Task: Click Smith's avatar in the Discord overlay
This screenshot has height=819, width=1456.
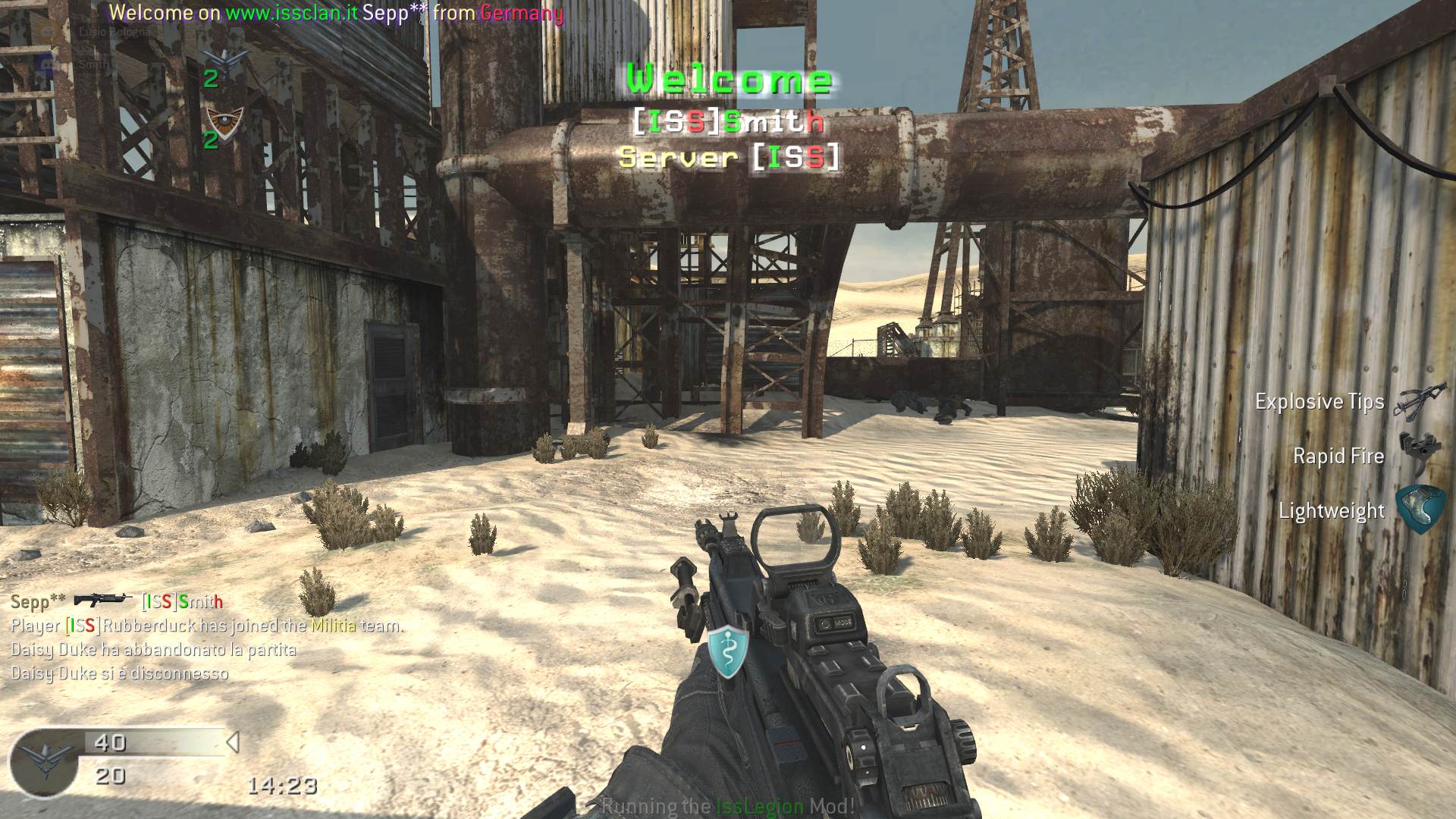Action: (x=47, y=64)
